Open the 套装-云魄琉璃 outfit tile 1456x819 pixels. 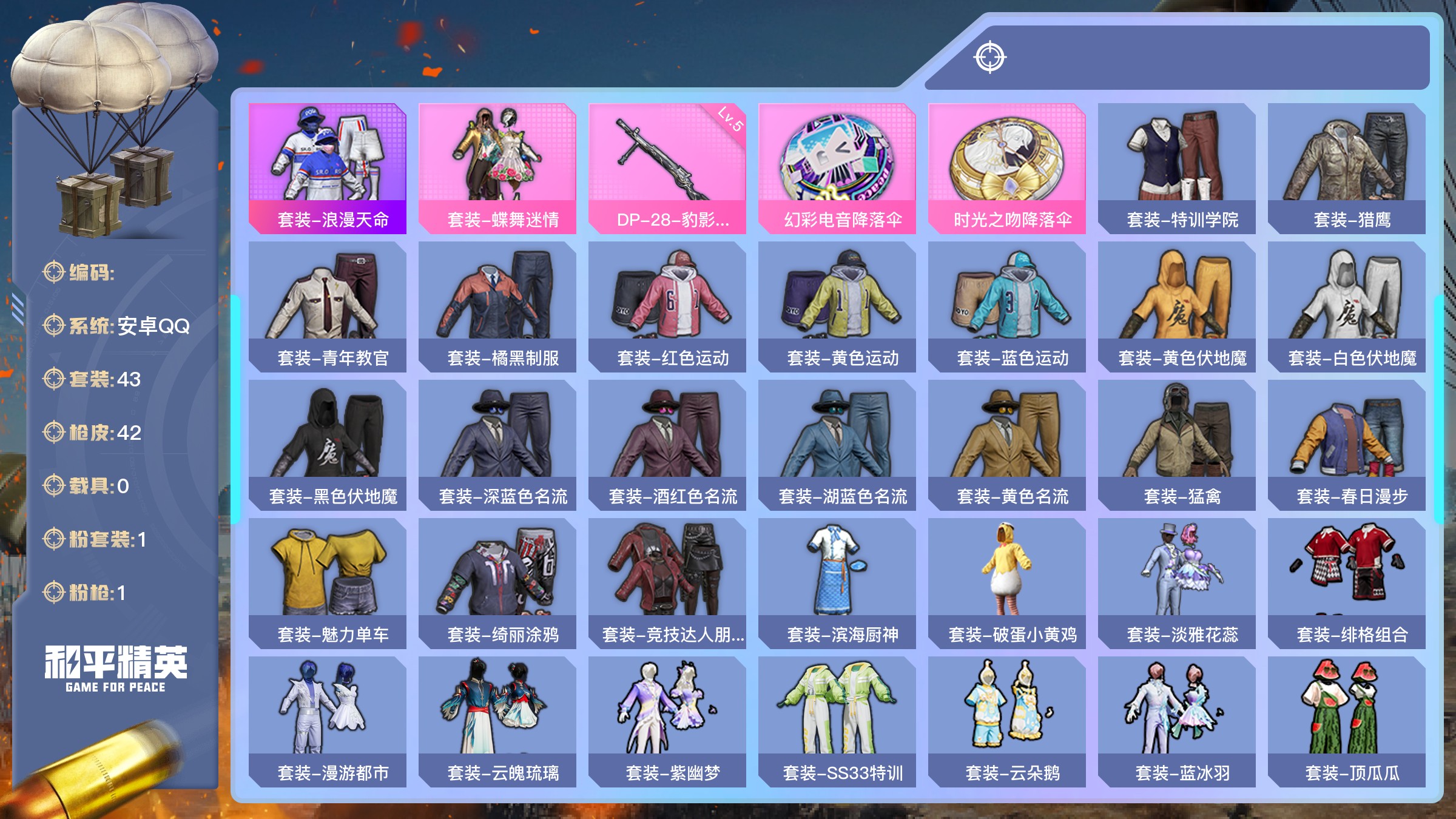[497, 721]
